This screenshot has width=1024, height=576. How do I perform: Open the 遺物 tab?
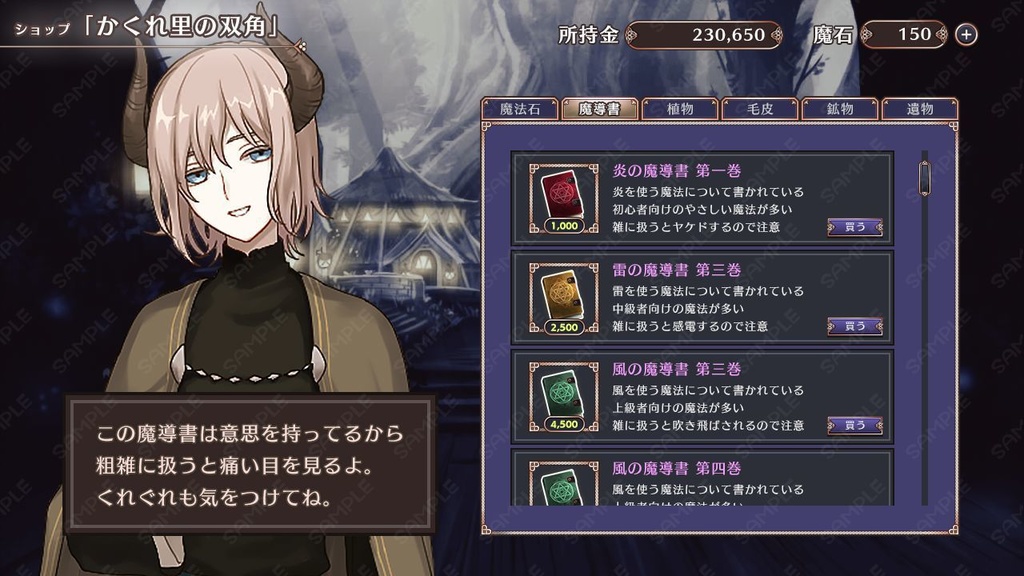click(919, 110)
